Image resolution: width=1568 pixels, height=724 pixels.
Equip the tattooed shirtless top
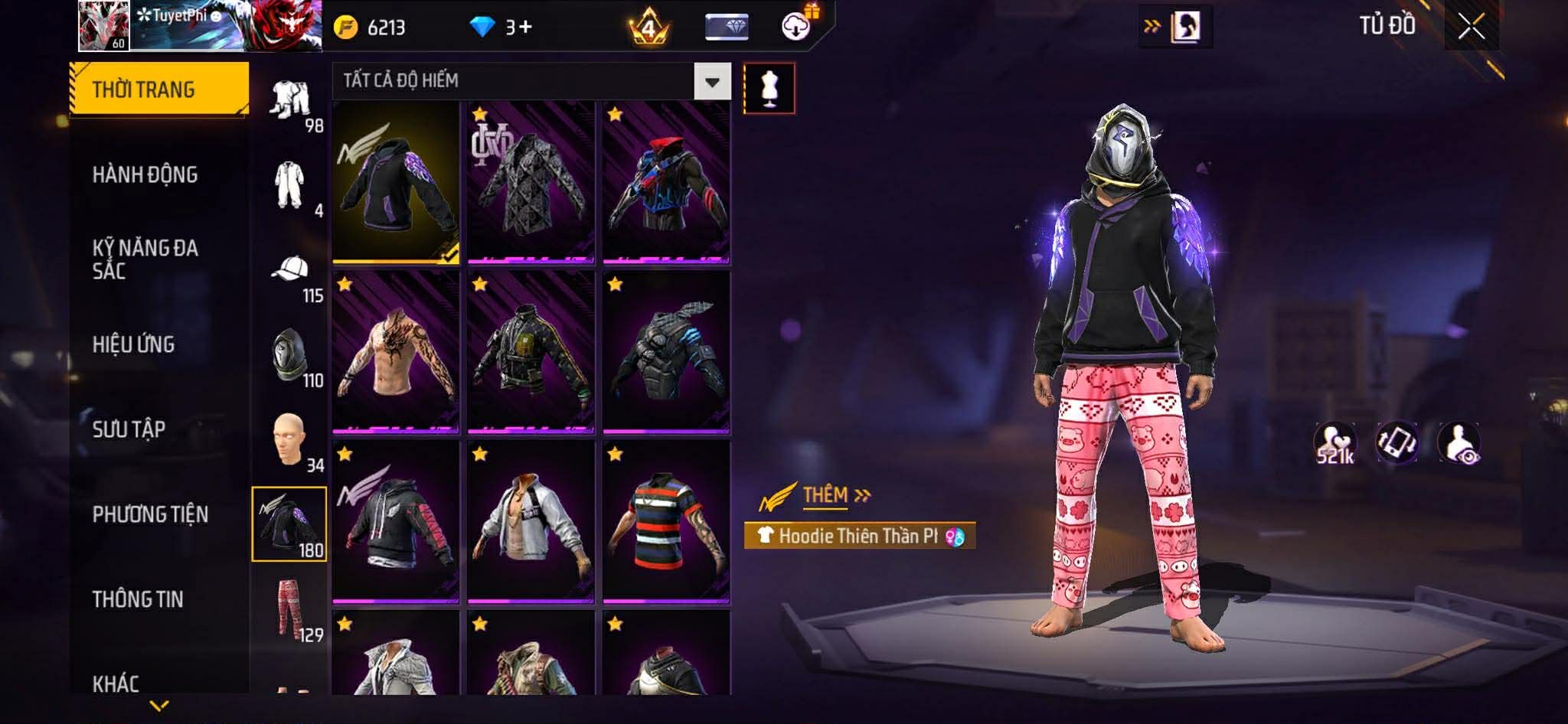pyautogui.click(x=396, y=352)
